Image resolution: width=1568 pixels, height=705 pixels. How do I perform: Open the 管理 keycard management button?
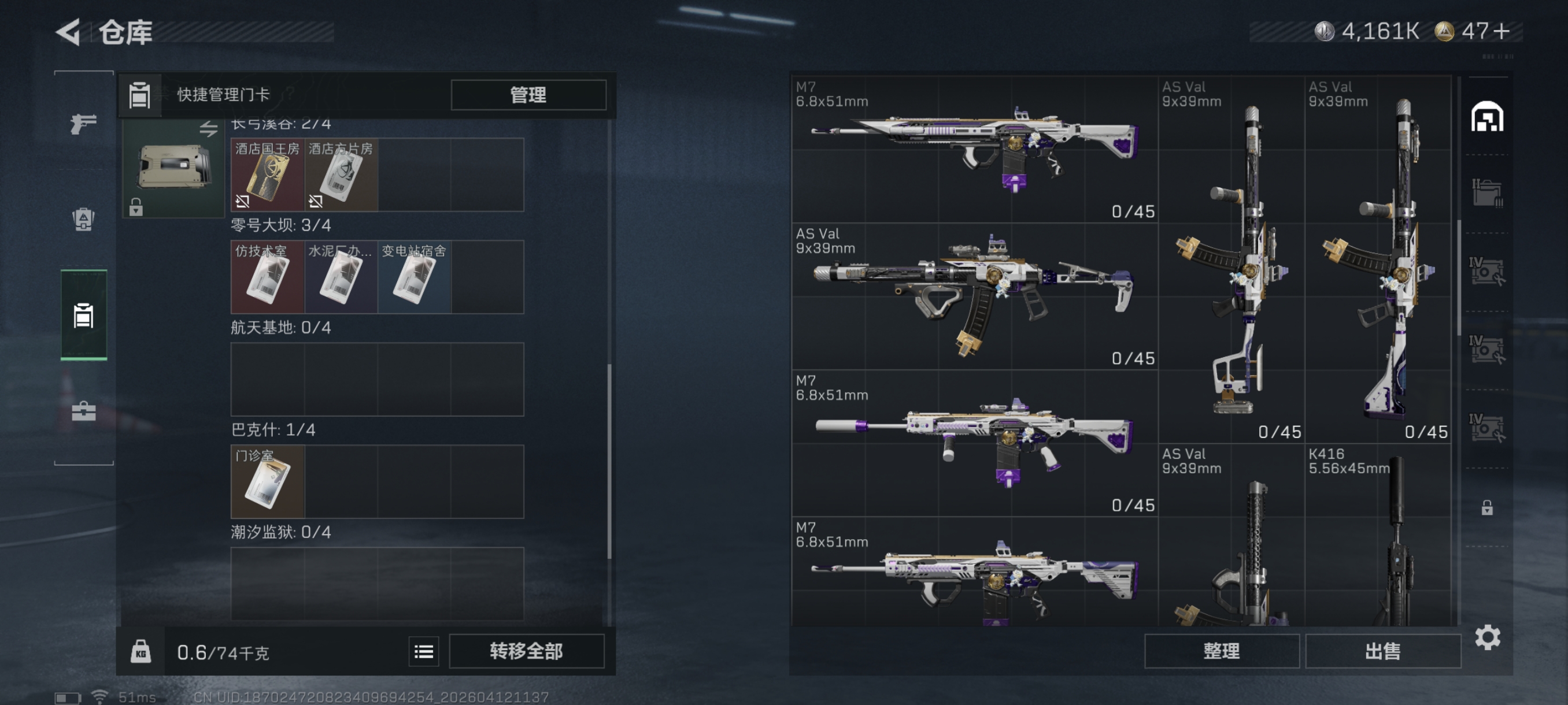[528, 95]
